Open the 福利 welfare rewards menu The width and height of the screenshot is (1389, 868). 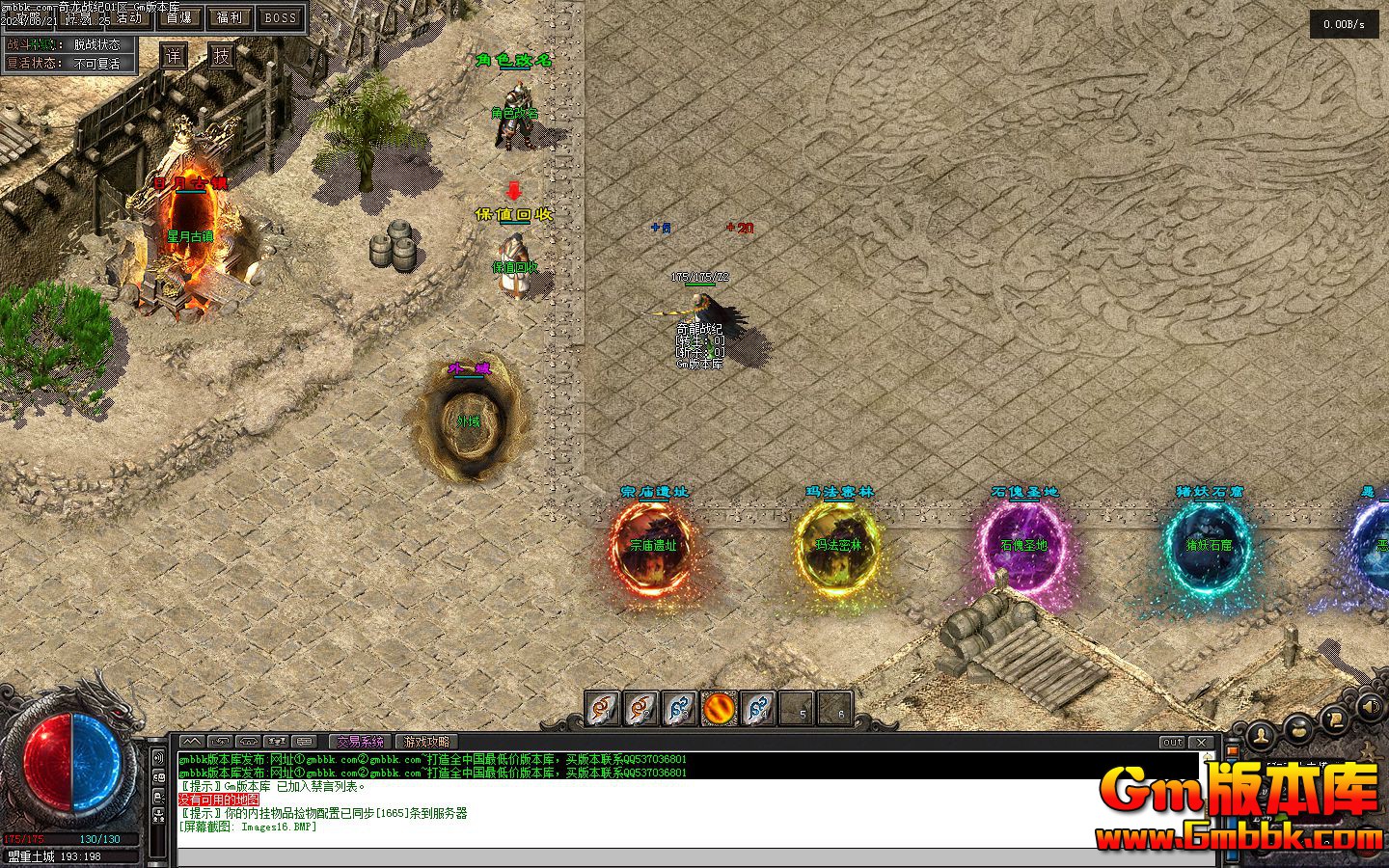[x=230, y=17]
